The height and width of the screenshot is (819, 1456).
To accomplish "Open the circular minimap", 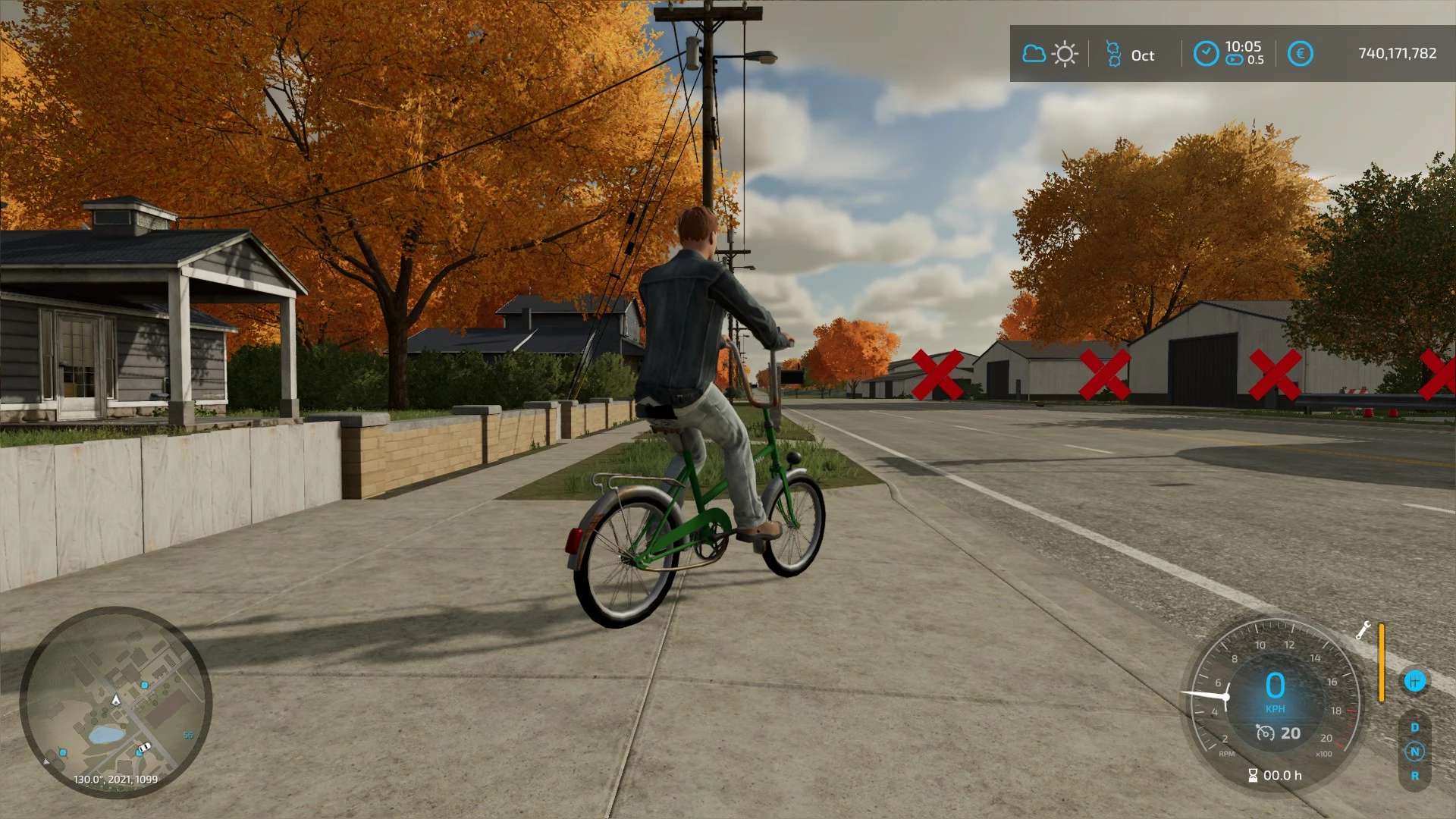I will [x=115, y=701].
